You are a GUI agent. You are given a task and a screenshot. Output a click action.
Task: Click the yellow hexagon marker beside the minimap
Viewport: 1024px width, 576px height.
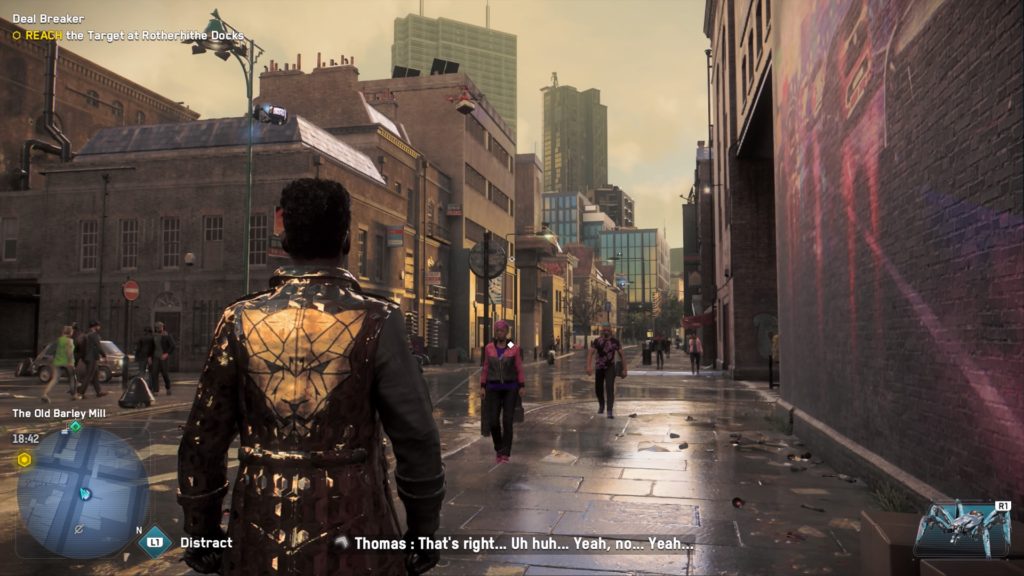click(x=24, y=459)
